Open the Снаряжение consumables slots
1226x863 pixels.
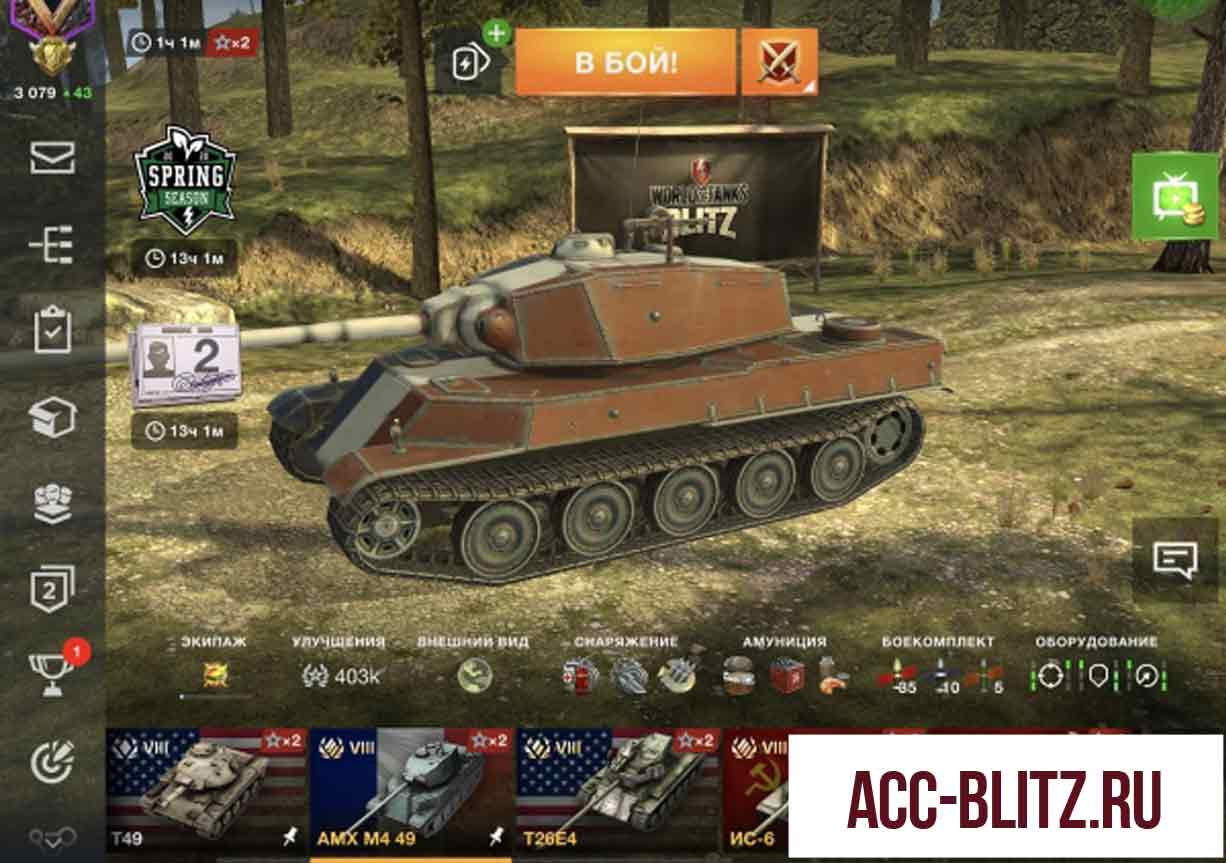click(627, 675)
